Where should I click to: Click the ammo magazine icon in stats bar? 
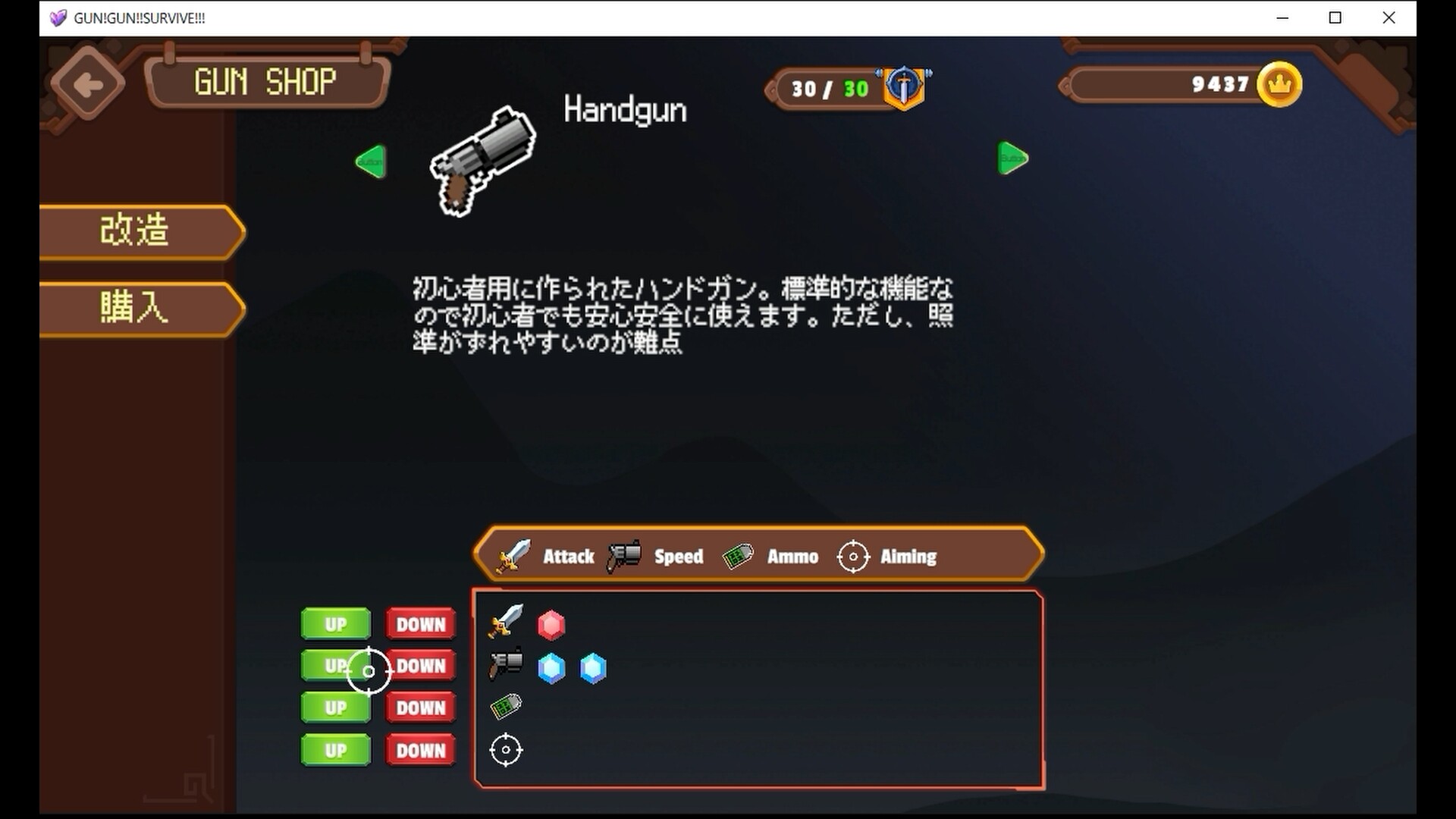coord(738,556)
